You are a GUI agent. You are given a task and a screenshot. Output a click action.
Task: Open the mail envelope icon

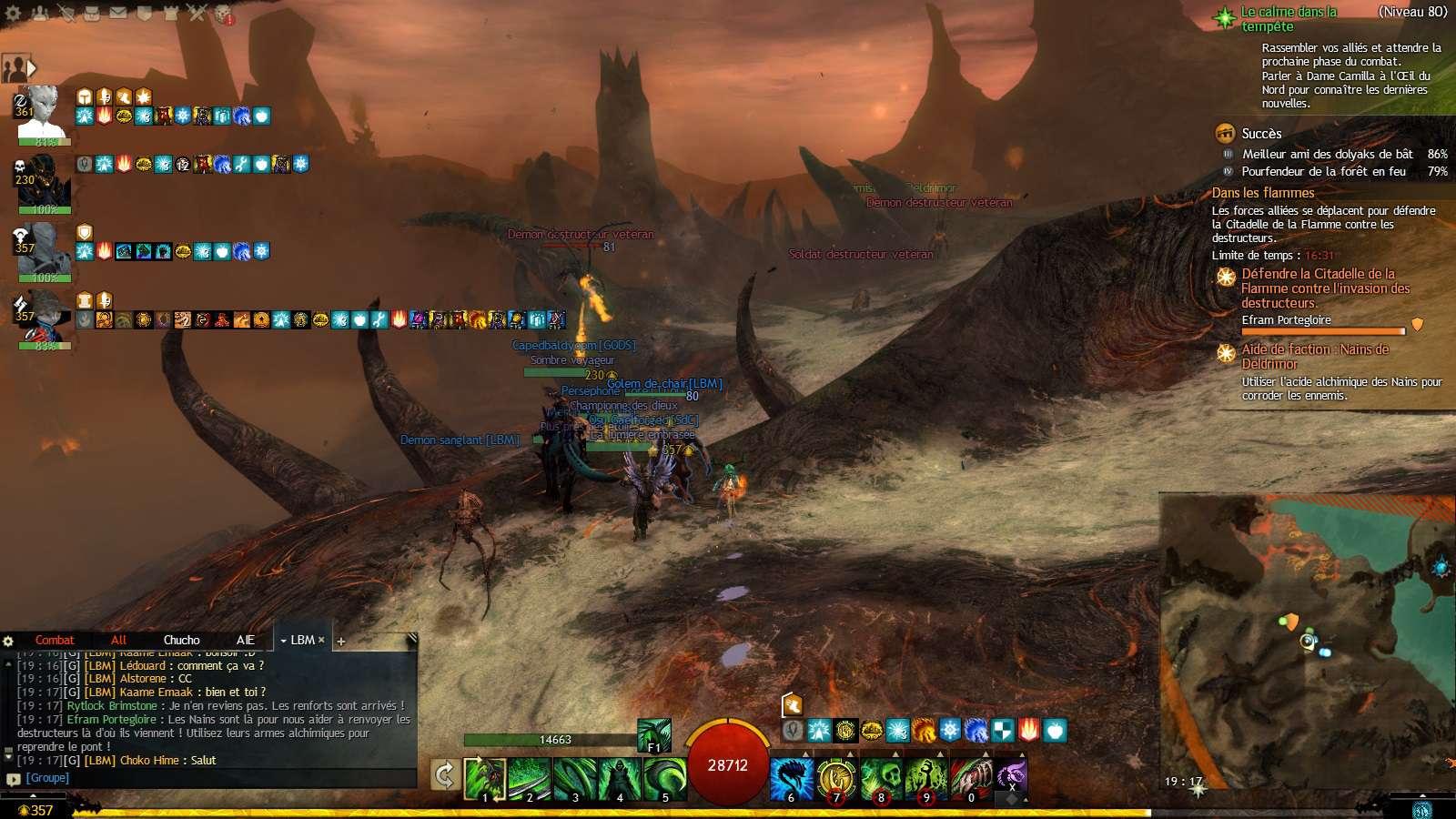118,13
